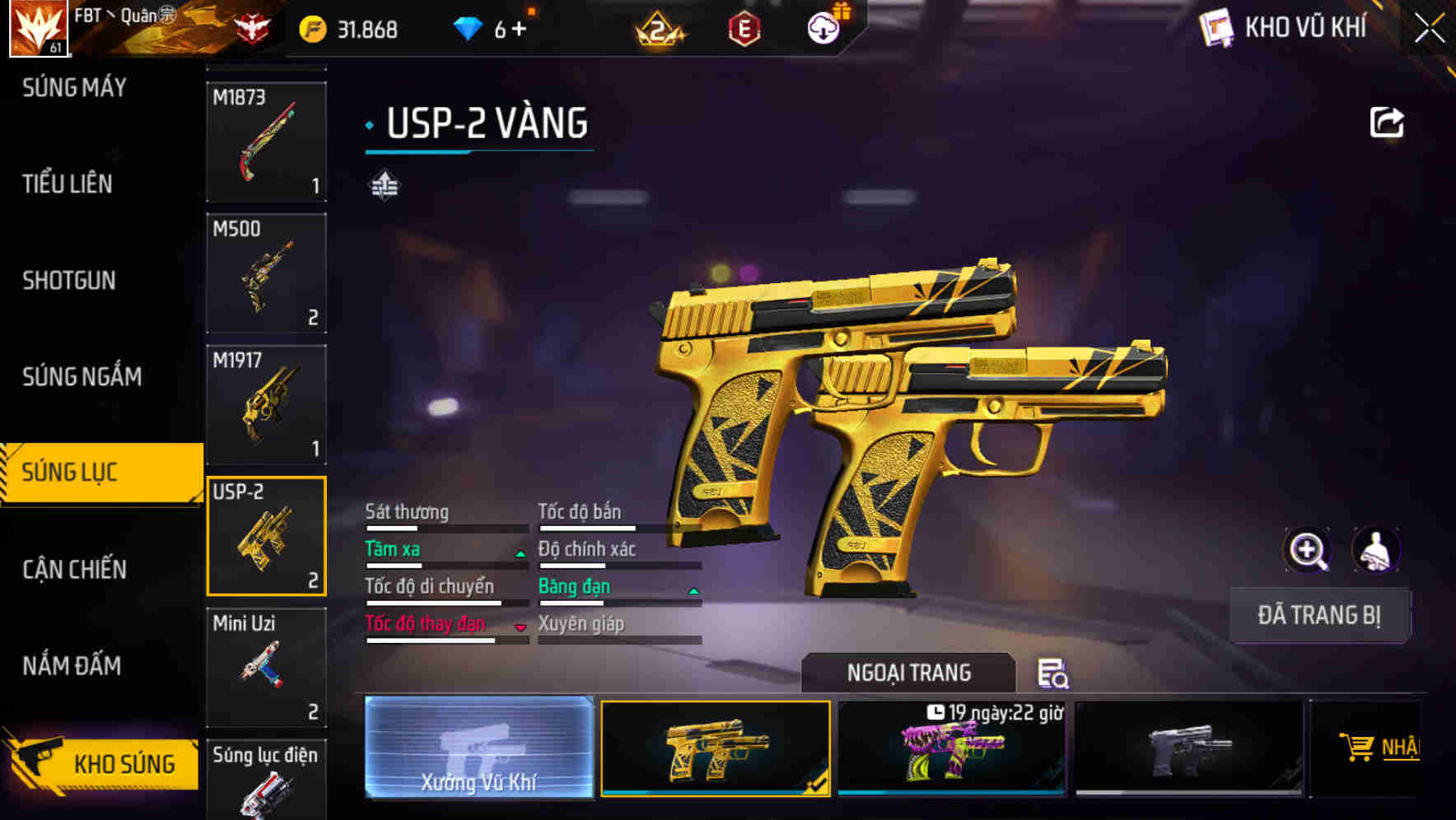
Task: Pick the M1917 weapon tile
Action: click(x=266, y=404)
